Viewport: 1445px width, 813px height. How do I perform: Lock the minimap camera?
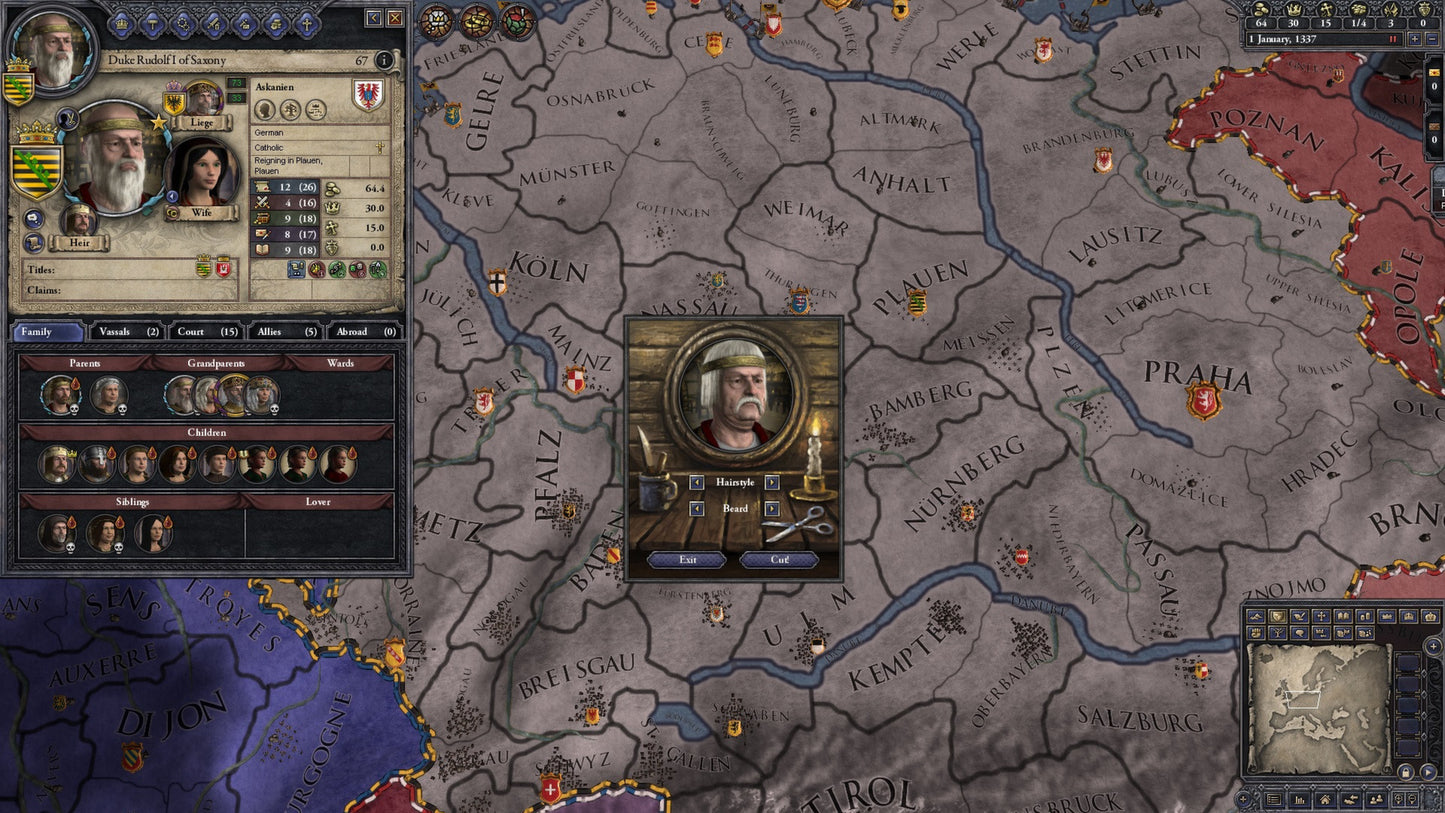click(1407, 772)
